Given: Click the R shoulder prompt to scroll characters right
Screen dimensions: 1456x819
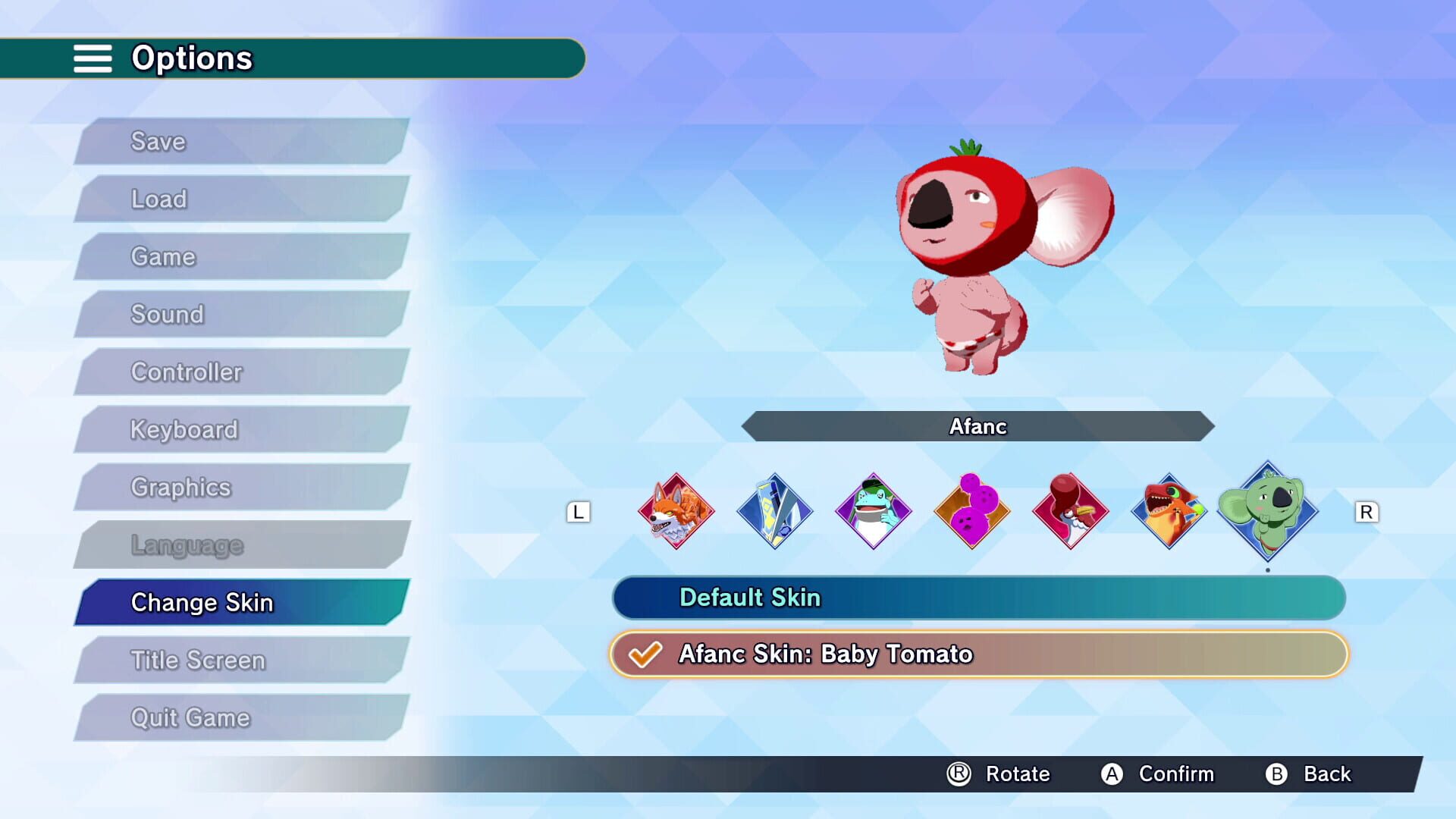Looking at the screenshot, I should [1367, 513].
